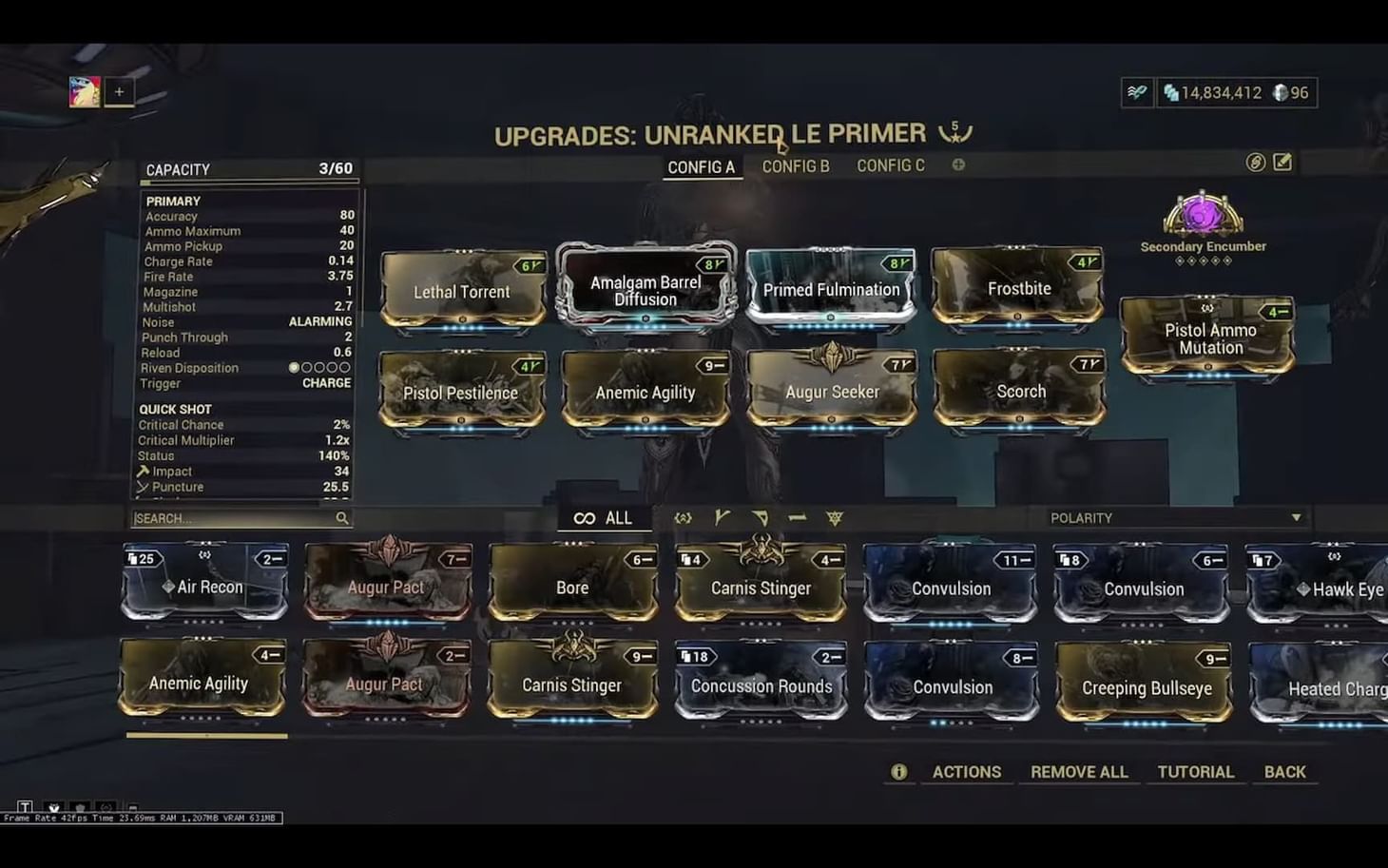Image resolution: width=1388 pixels, height=868 pixels.
Task: Open the TUTORIAL from the bottom bar
Action: click(1196, 771)
